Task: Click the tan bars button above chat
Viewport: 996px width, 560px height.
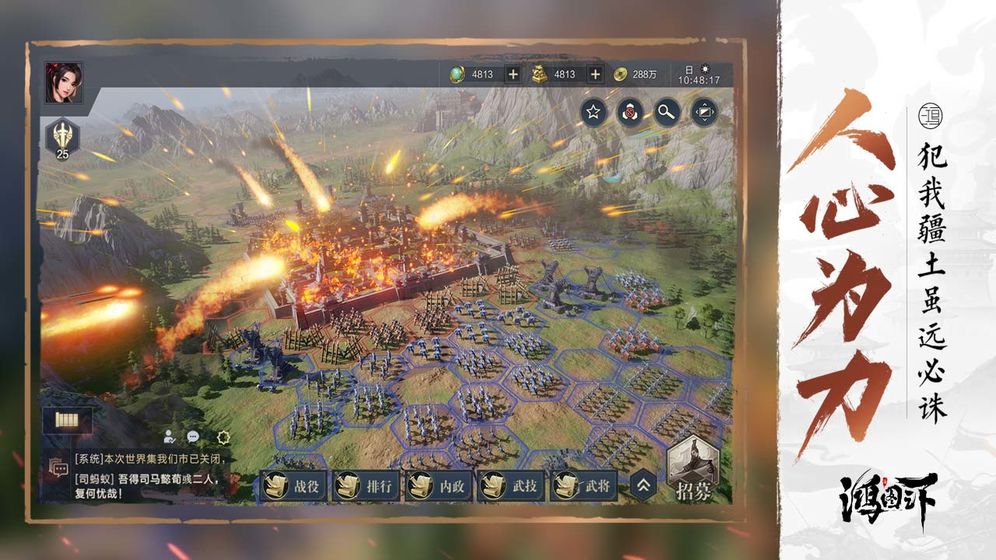Action: [67, 421]
